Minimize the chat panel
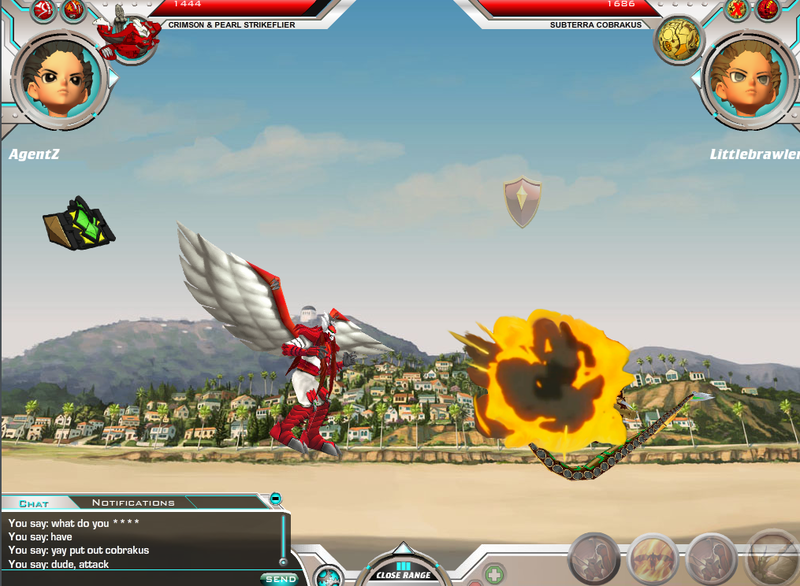The height and width of the screenshot is (586, 800). pos(276,498)
